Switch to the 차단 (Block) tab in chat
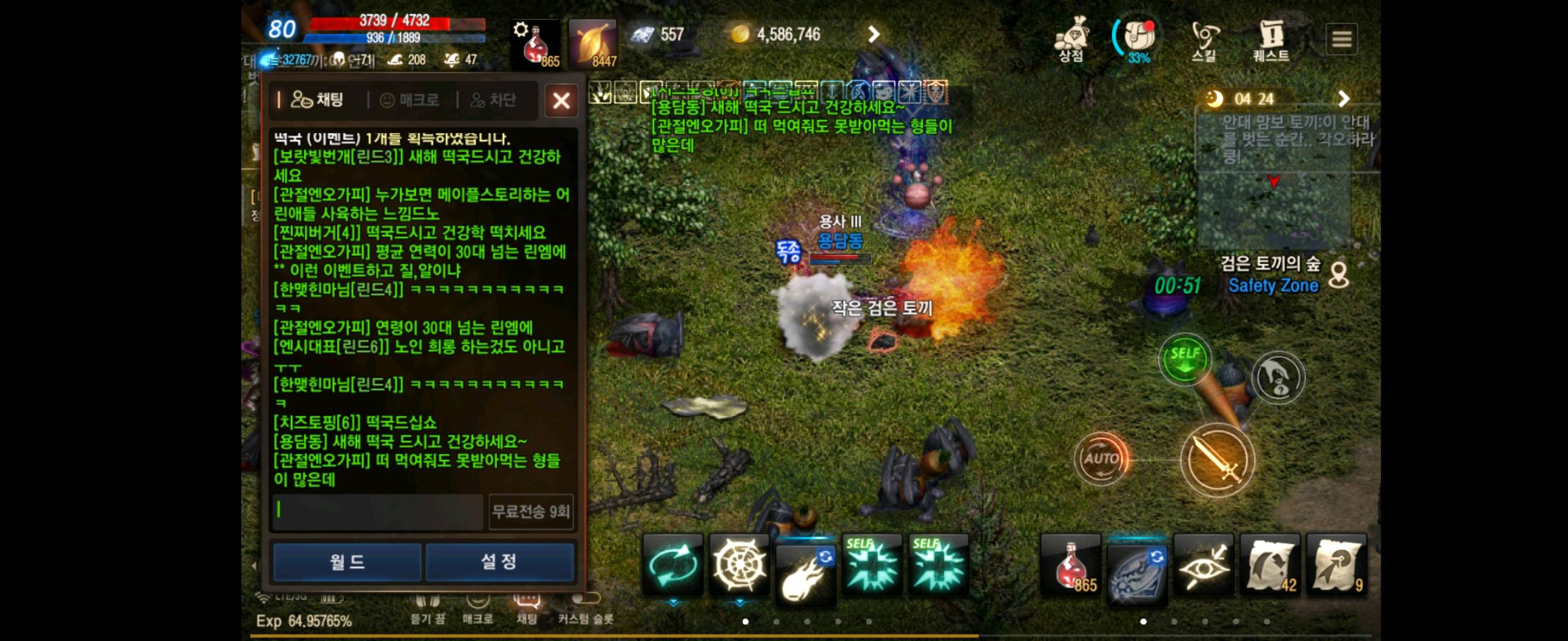Screen dimensions: 1568x641 tap(494, 100)
